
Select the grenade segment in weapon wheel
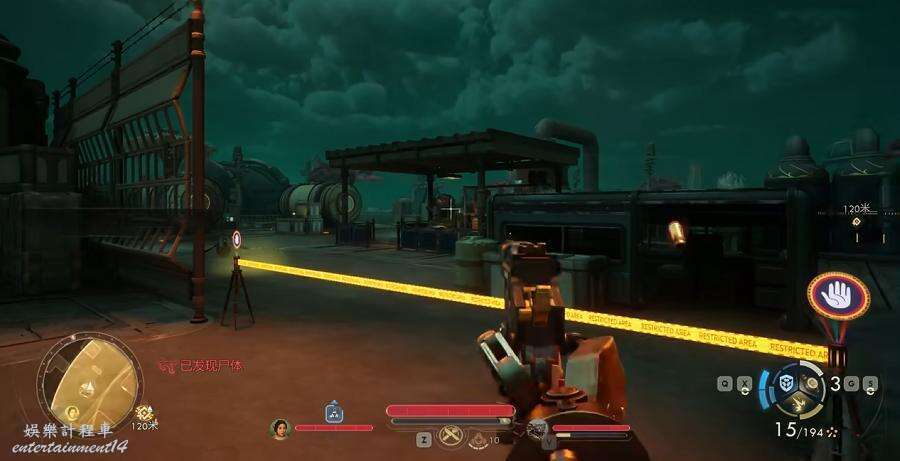tap(813, 382)
